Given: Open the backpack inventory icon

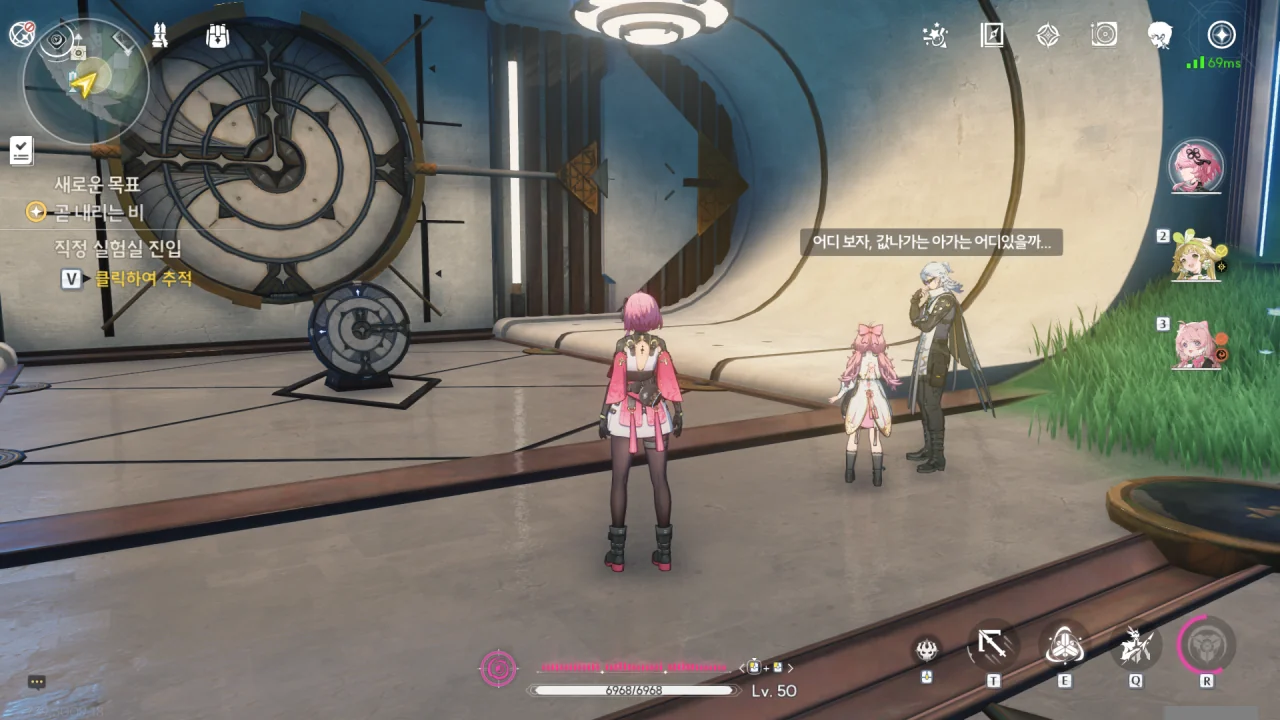Looking at the screenshot, I should pyautogui.click(x=217, y=36).
